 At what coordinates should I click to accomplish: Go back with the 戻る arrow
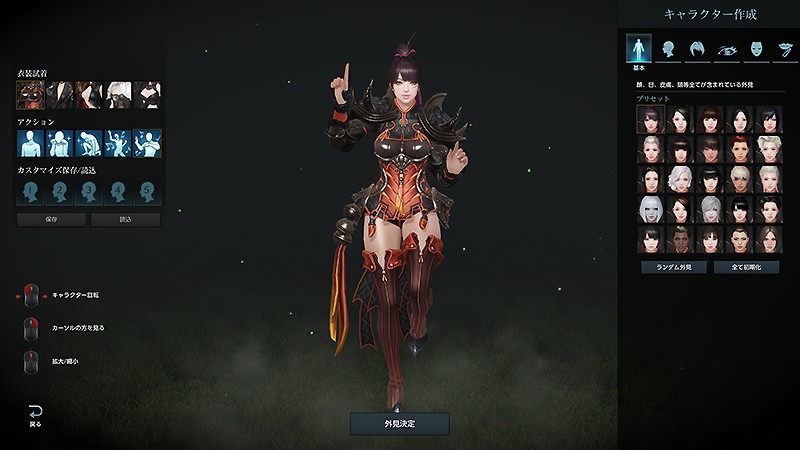pos(36,414)
